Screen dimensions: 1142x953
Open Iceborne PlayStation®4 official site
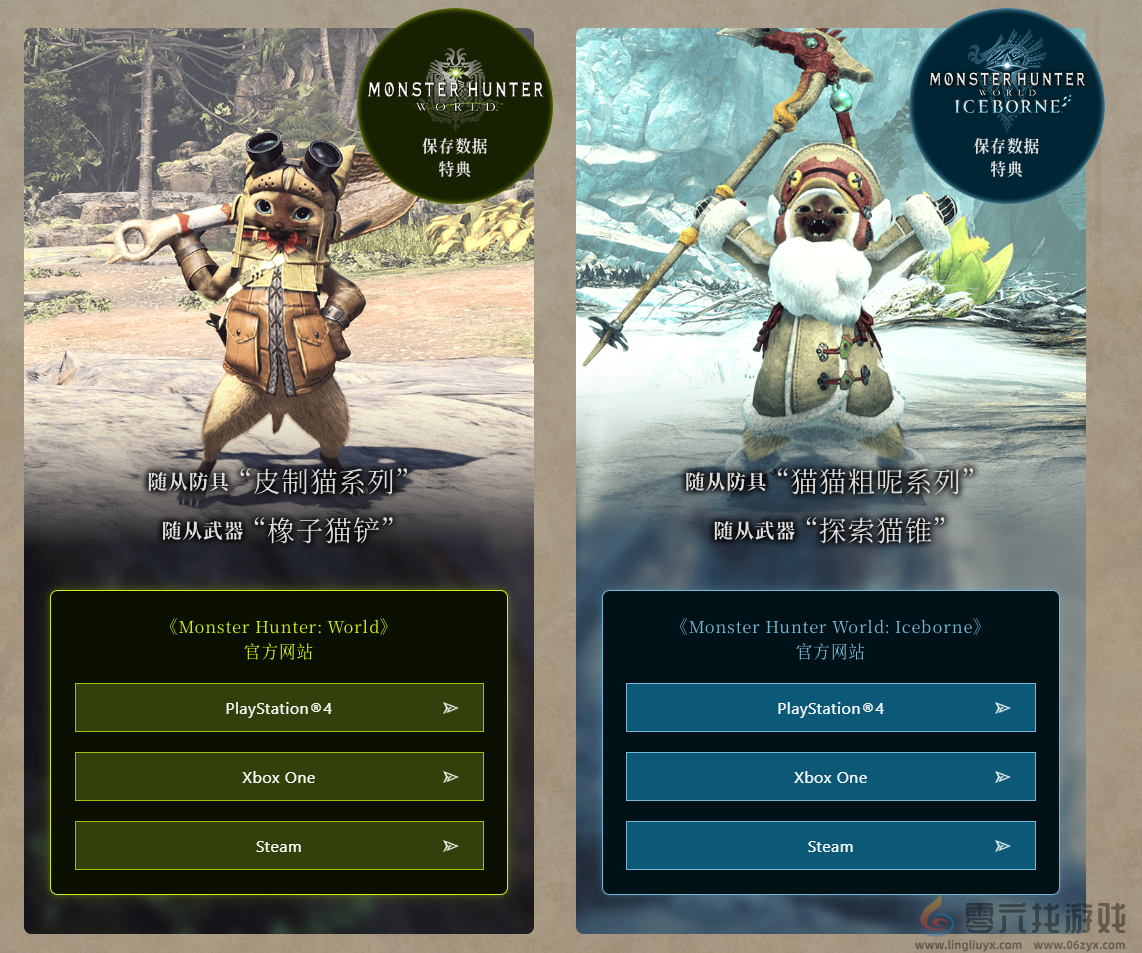coord(830,708)
